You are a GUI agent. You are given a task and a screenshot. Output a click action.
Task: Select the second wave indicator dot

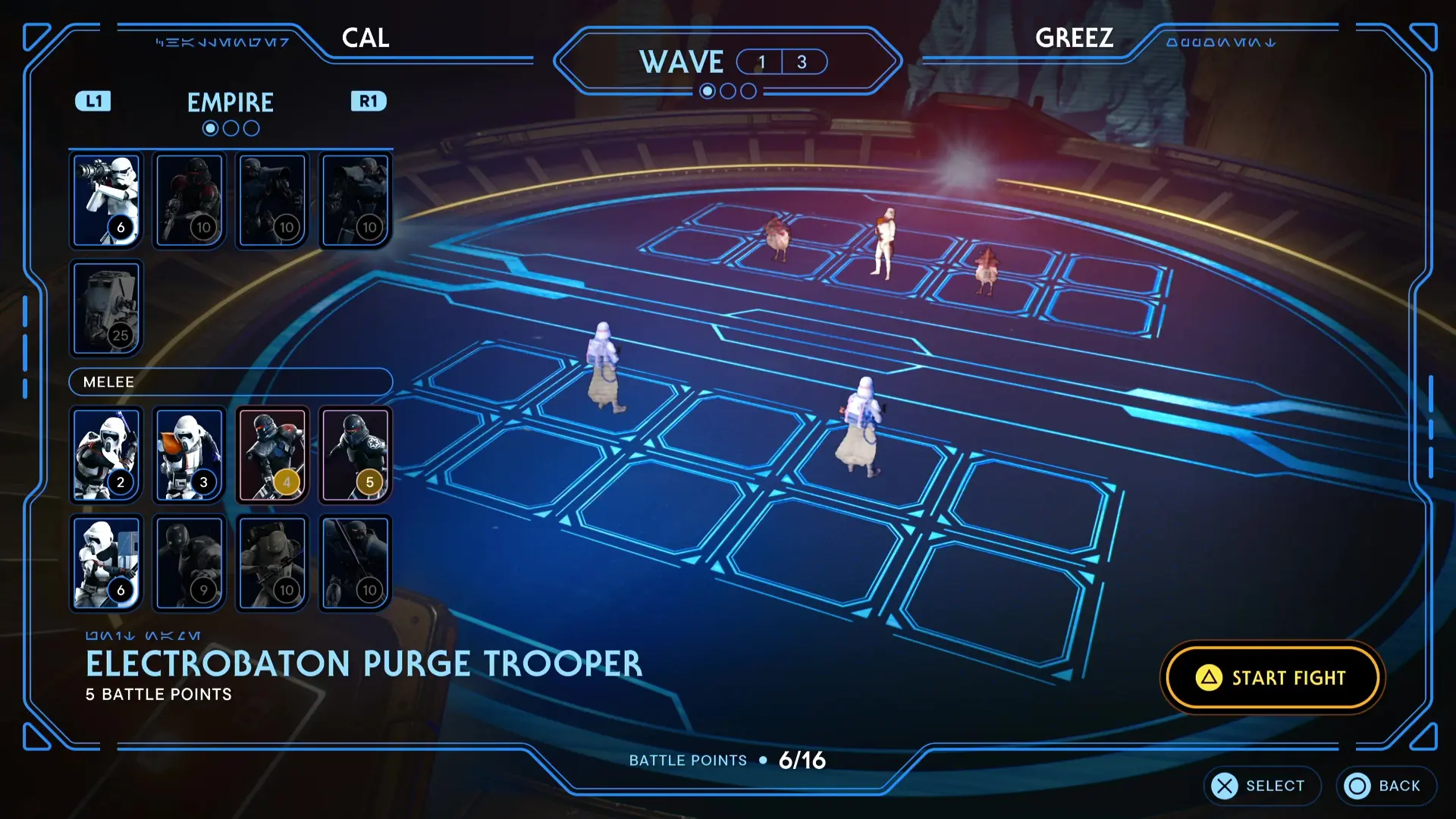tap(728, 91)
